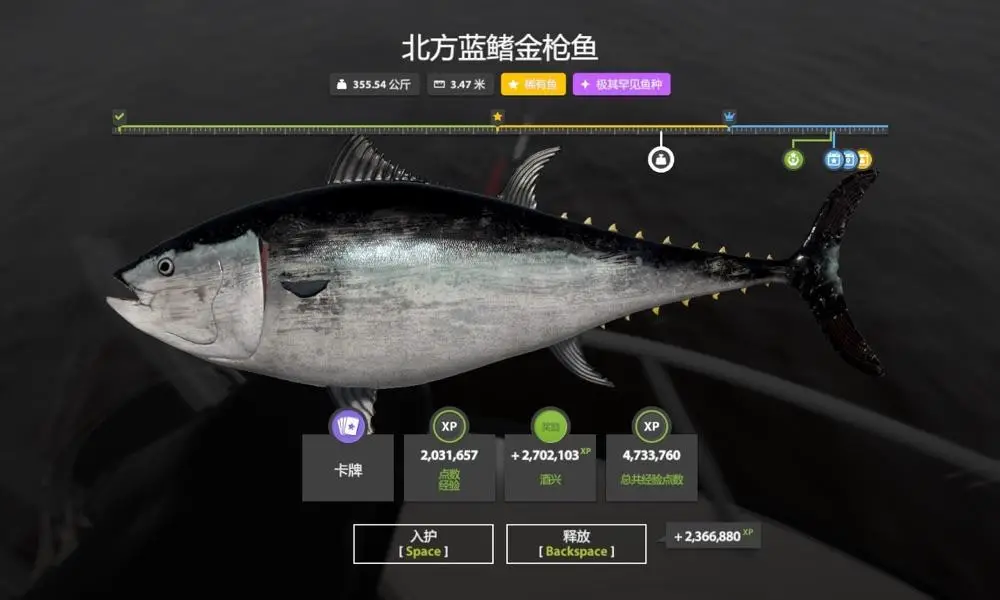The image size is (1000, 600).
Task: Keep the fish with the 入护 button
Action: [x=423, y=543]
